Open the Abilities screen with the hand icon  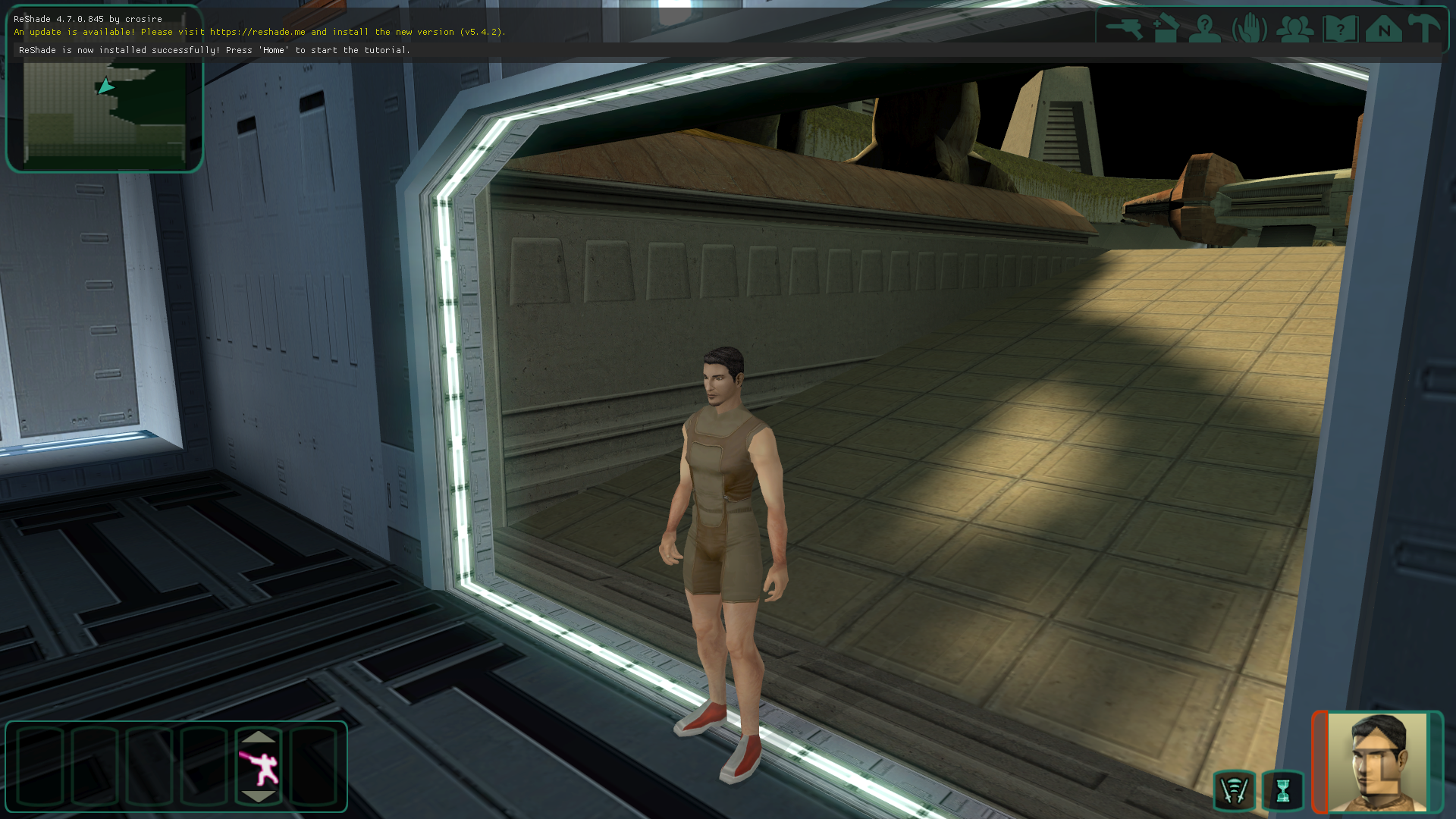[1249, 29]
